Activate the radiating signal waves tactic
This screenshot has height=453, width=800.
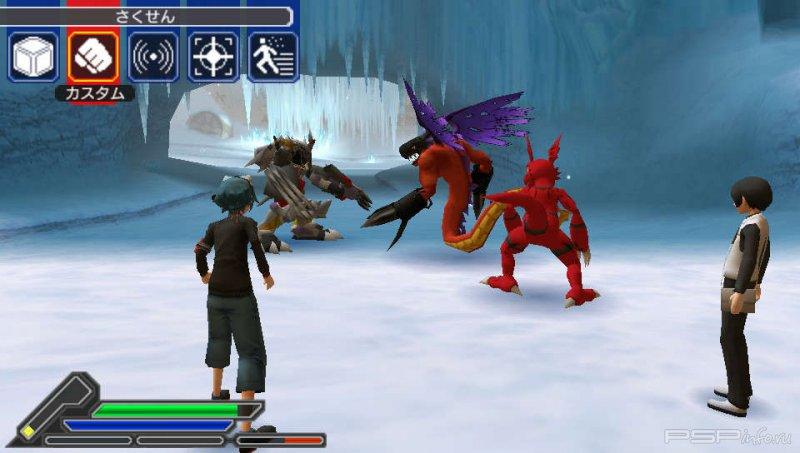click(x=153, y=56)
